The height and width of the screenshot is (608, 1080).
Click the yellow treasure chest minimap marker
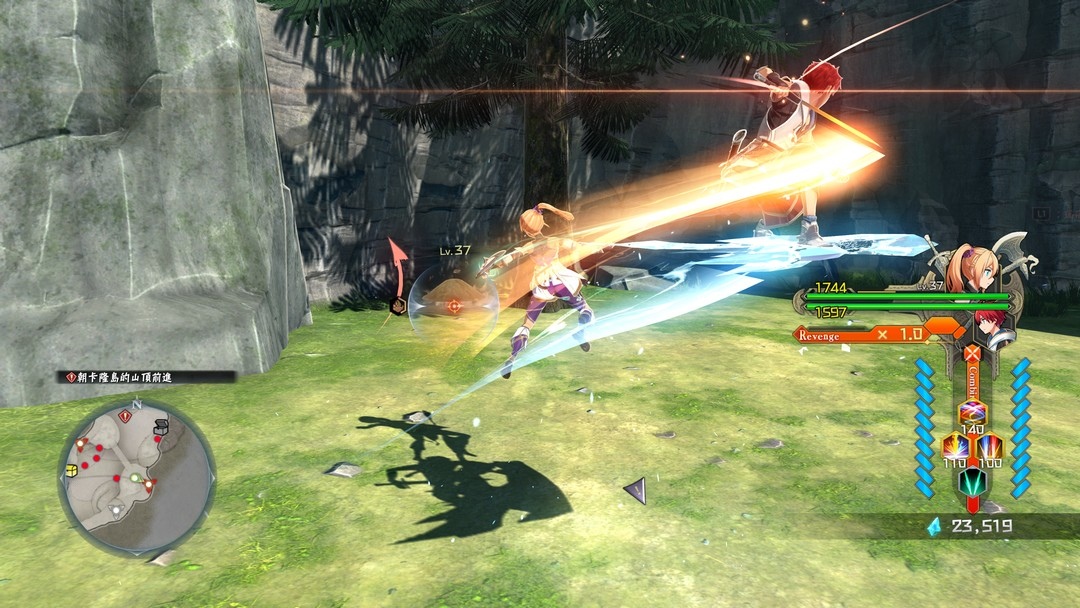(x=71, y=470)
